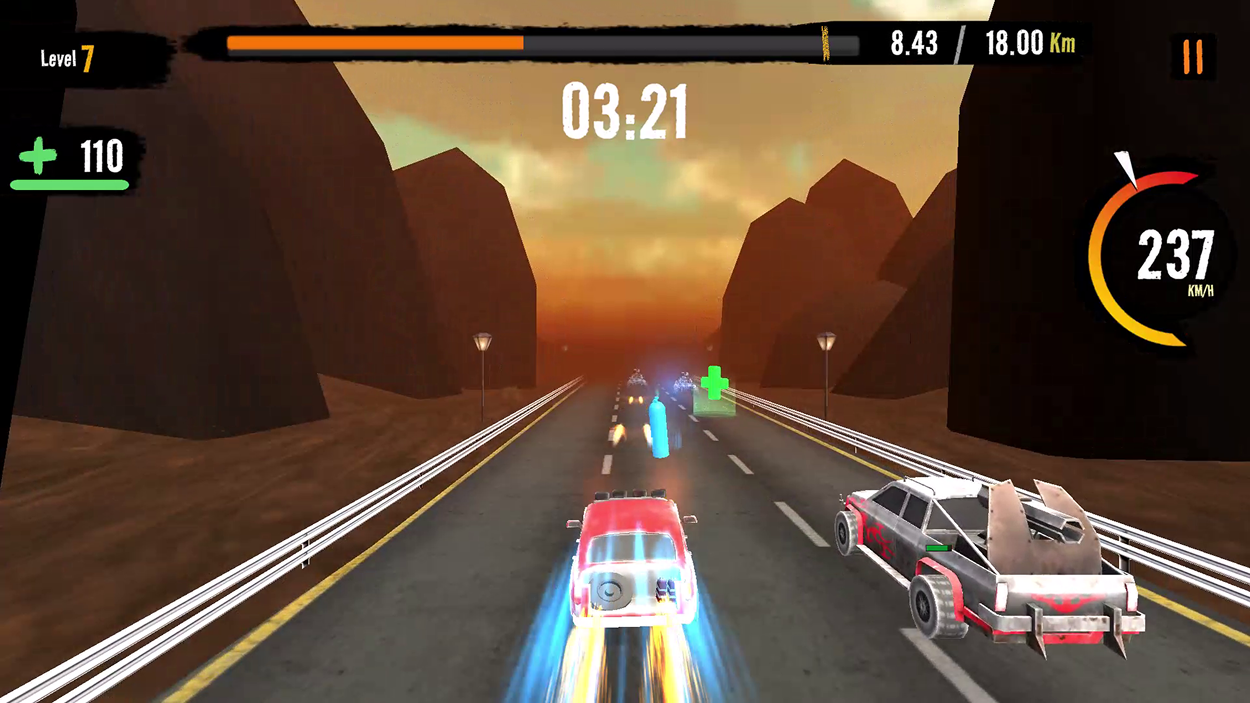Pause the game with the orange pause button
Image resolution: width=1250 pixels, height=703 pixels.
(1192, 57)
